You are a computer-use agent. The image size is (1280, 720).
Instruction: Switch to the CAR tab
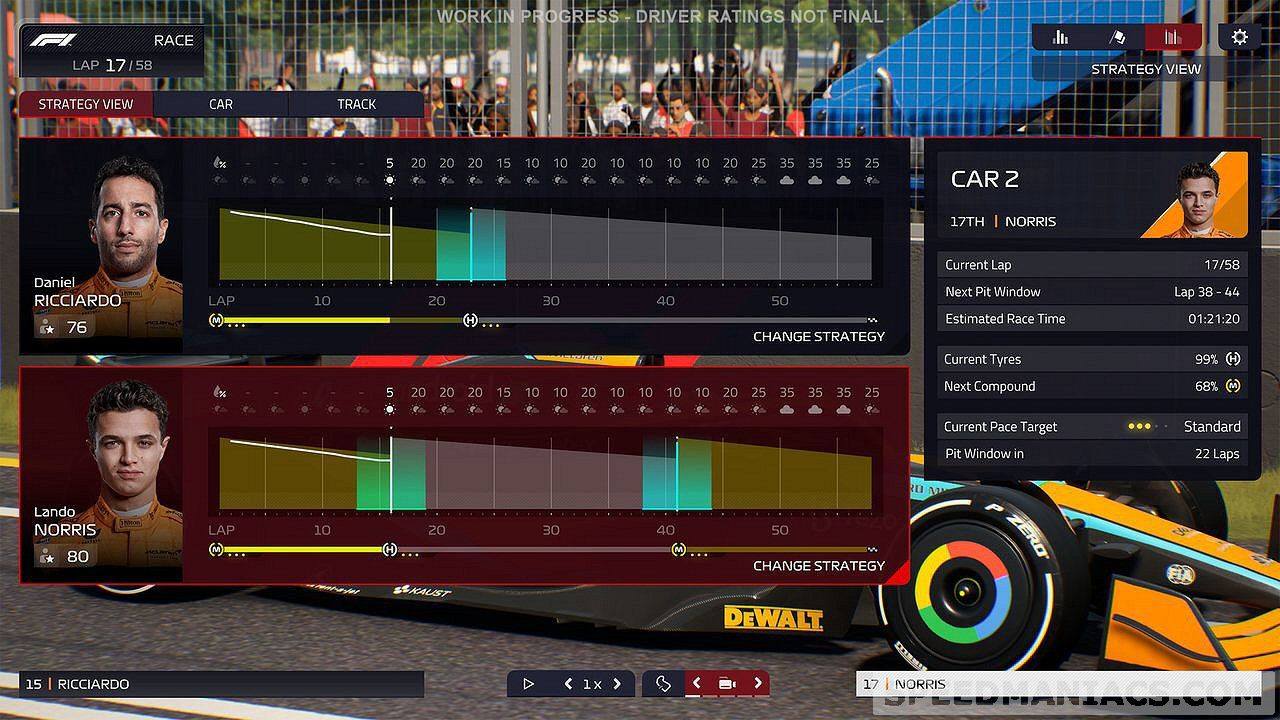(x=221, y=104)
